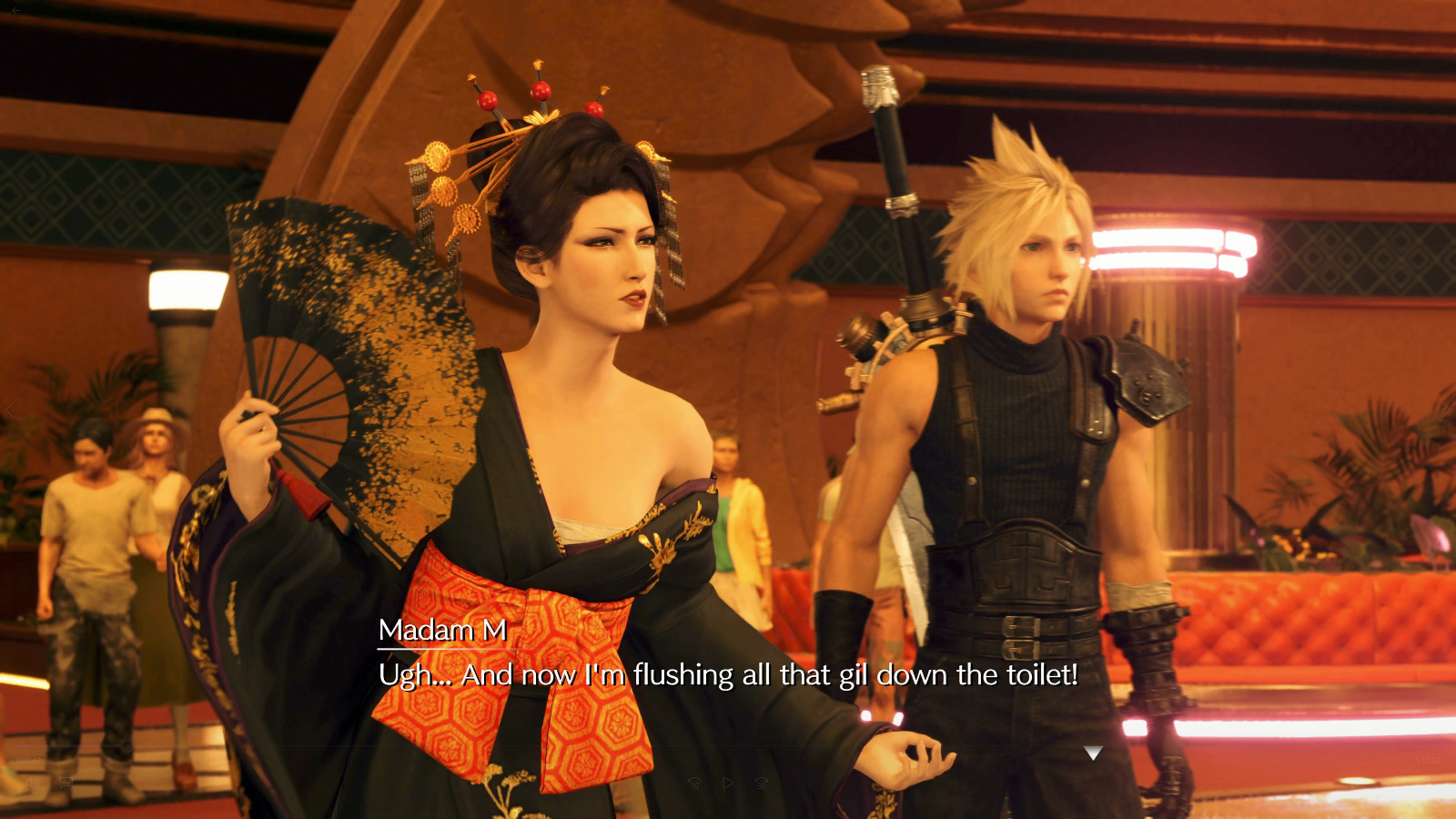Image resolution: width=1456 pixels, height=819 pixels.
Task: Click the dialogue subtitle text line
Action: click(726, 675)
